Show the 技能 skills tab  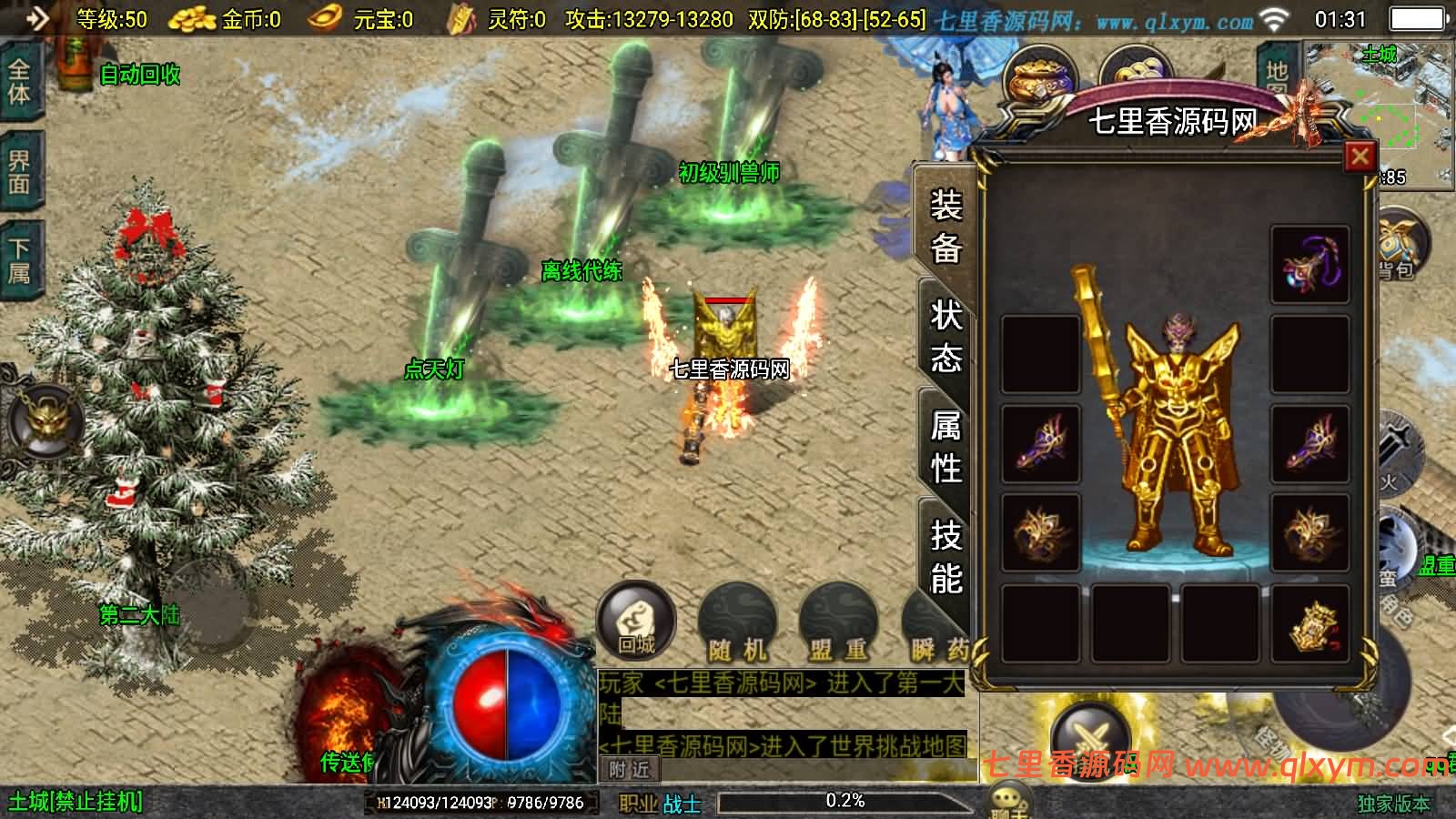(945, 556)
